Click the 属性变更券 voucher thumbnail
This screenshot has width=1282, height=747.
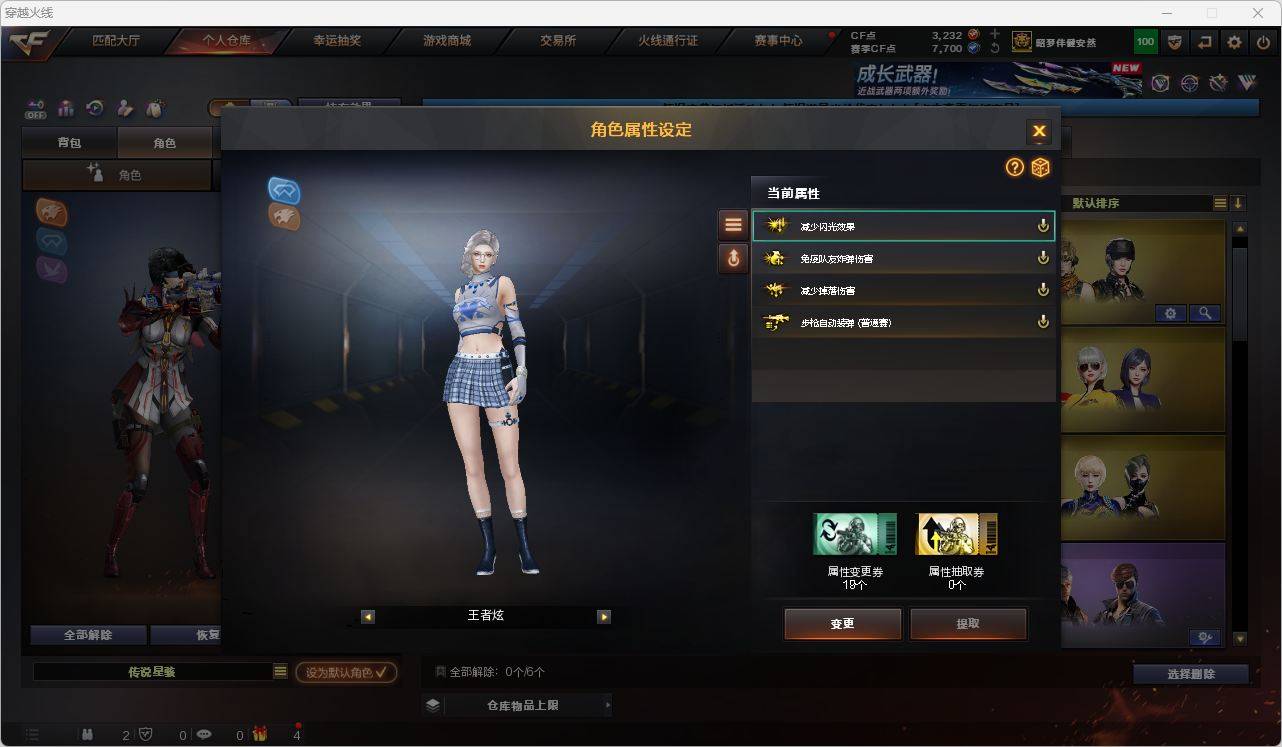point(854,533)
